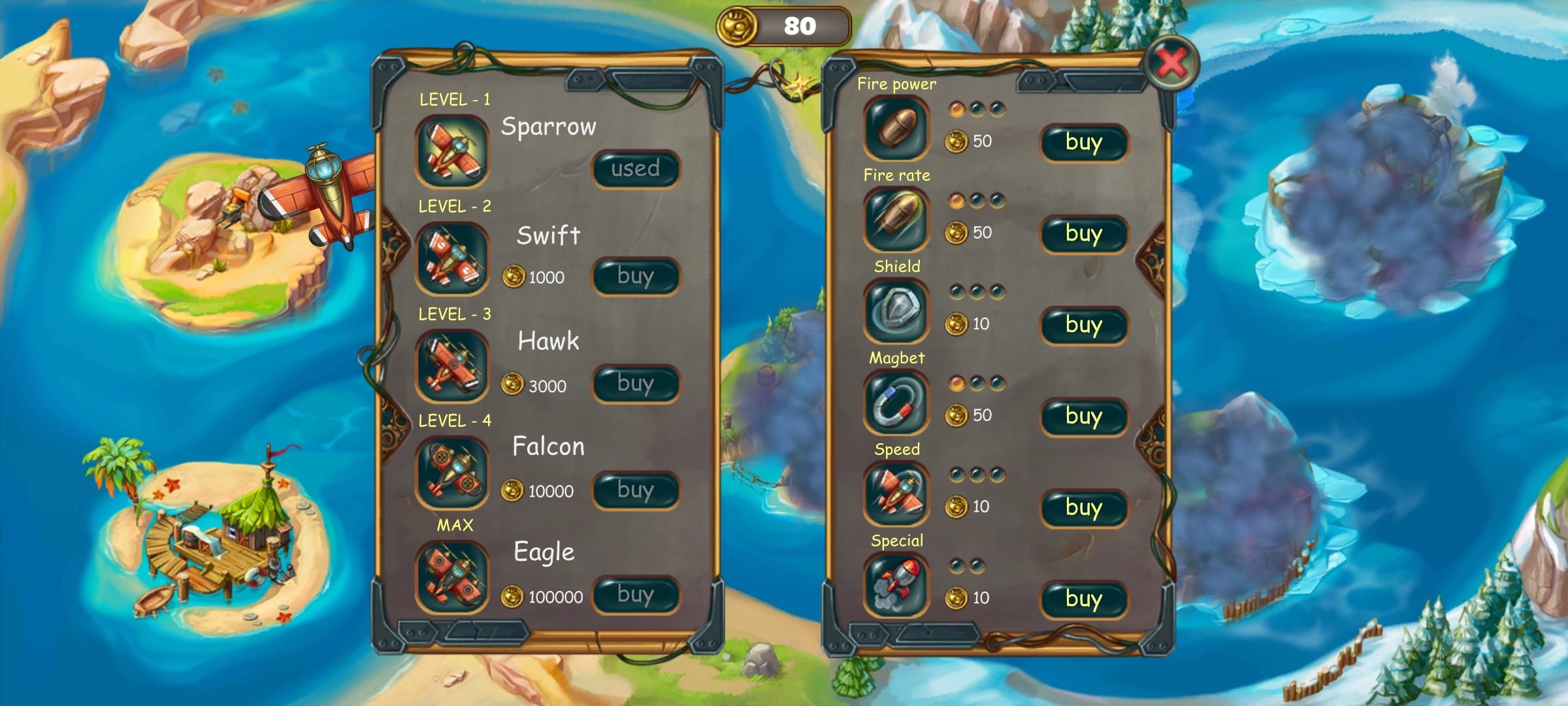This screenshot has width=1568, height=706.
Task: Select the Sparrow plane icon
Action: (452, 151)
